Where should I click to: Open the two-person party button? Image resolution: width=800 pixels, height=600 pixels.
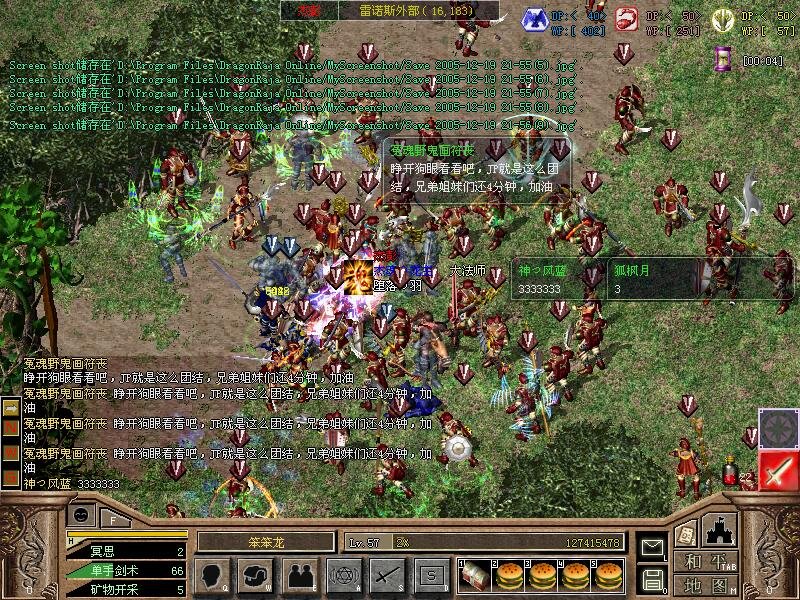[x=298, y=575]
